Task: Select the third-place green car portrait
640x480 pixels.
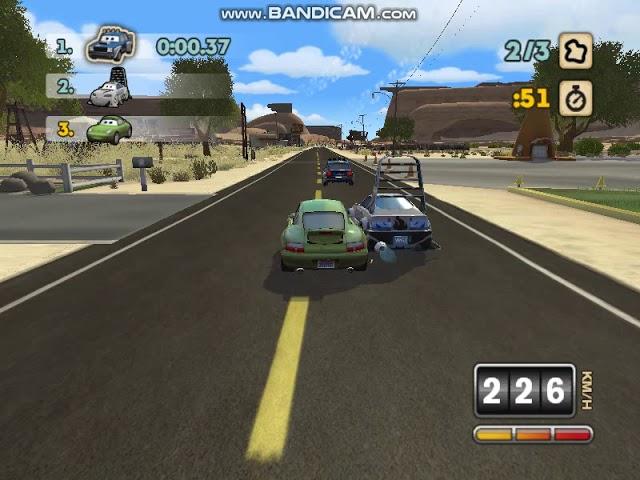Action: 108,129
